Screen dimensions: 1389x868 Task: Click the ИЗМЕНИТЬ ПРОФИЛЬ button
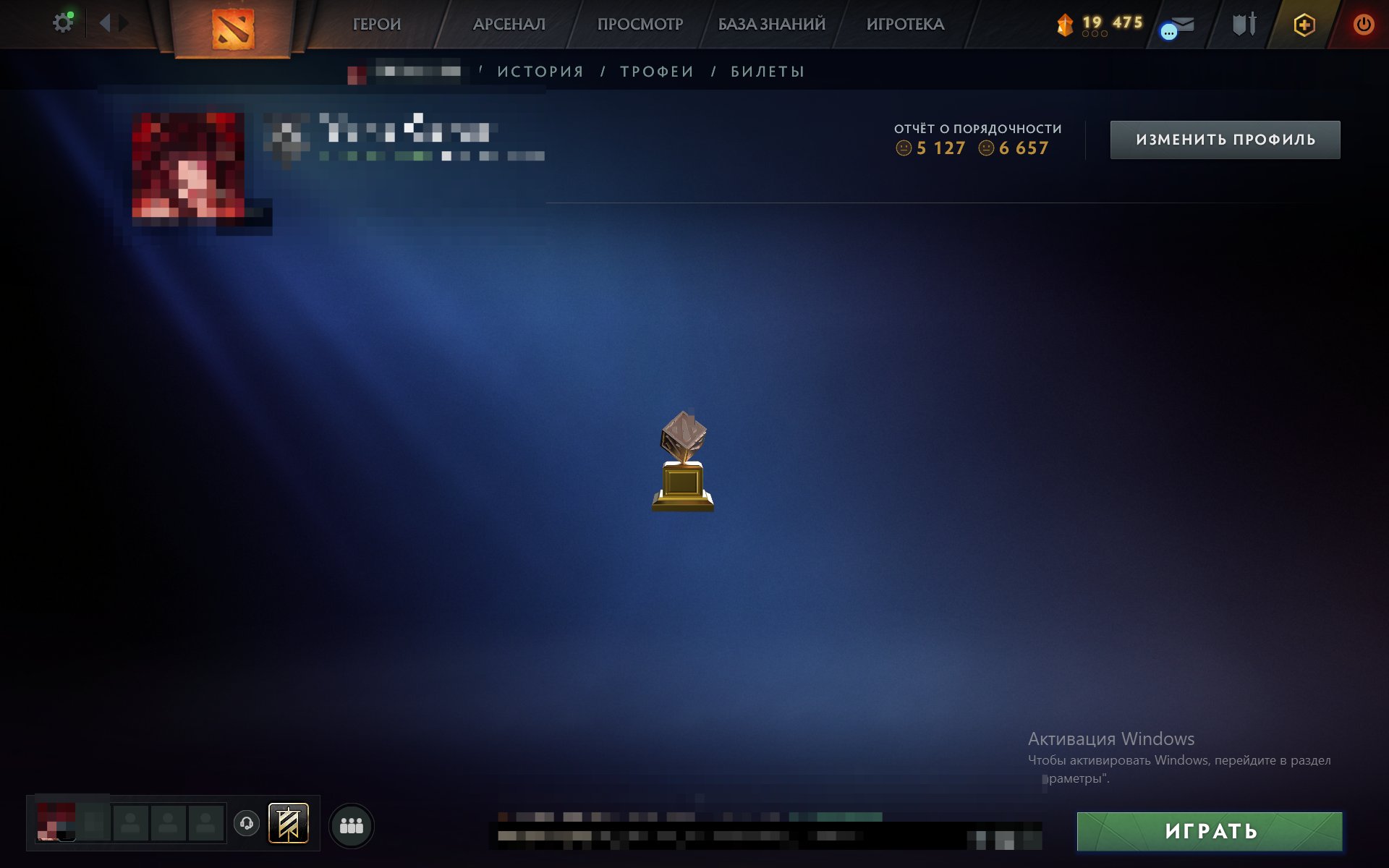click(x=1224, y=140)
